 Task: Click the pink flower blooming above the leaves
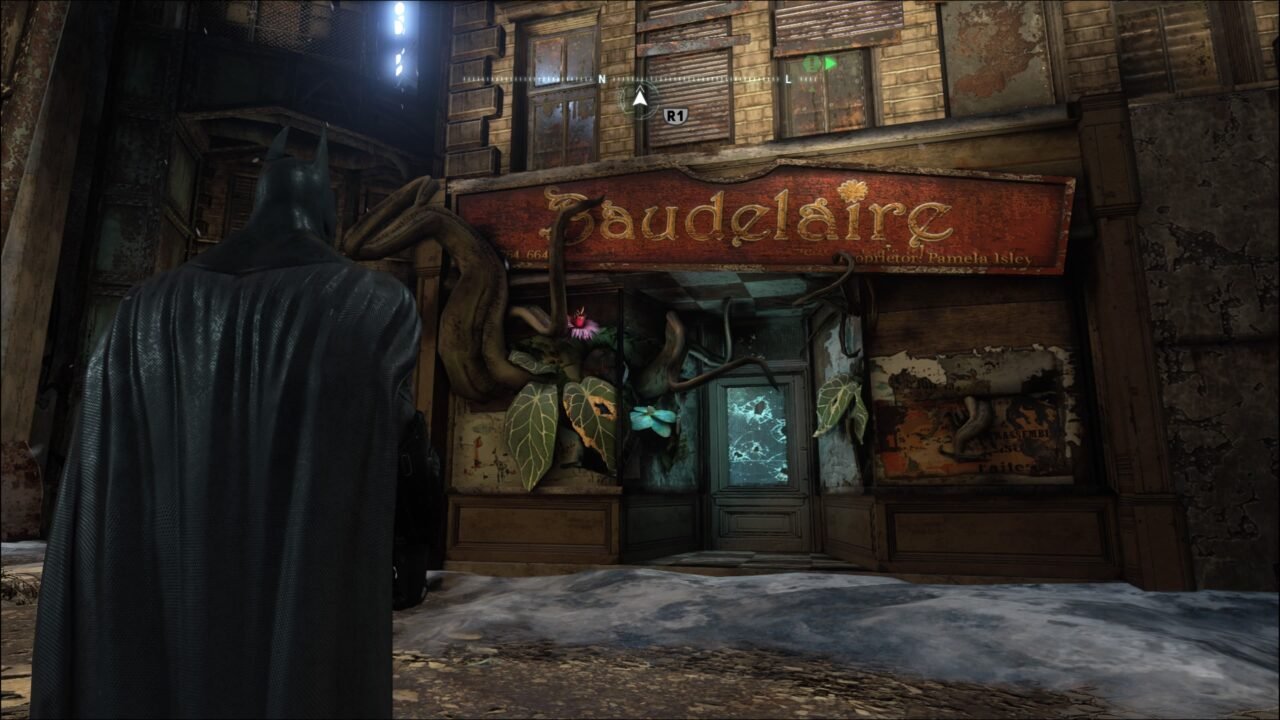pos(583,322)
